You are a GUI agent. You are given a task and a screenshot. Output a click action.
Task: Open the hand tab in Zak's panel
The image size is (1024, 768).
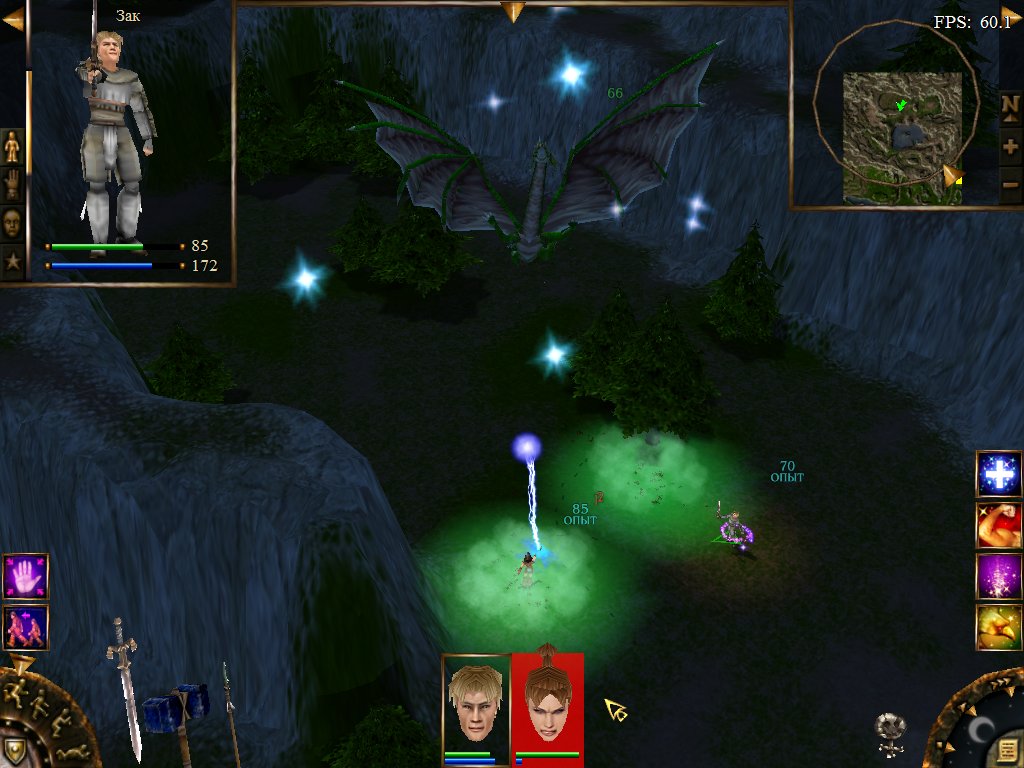tap(12, 185)
